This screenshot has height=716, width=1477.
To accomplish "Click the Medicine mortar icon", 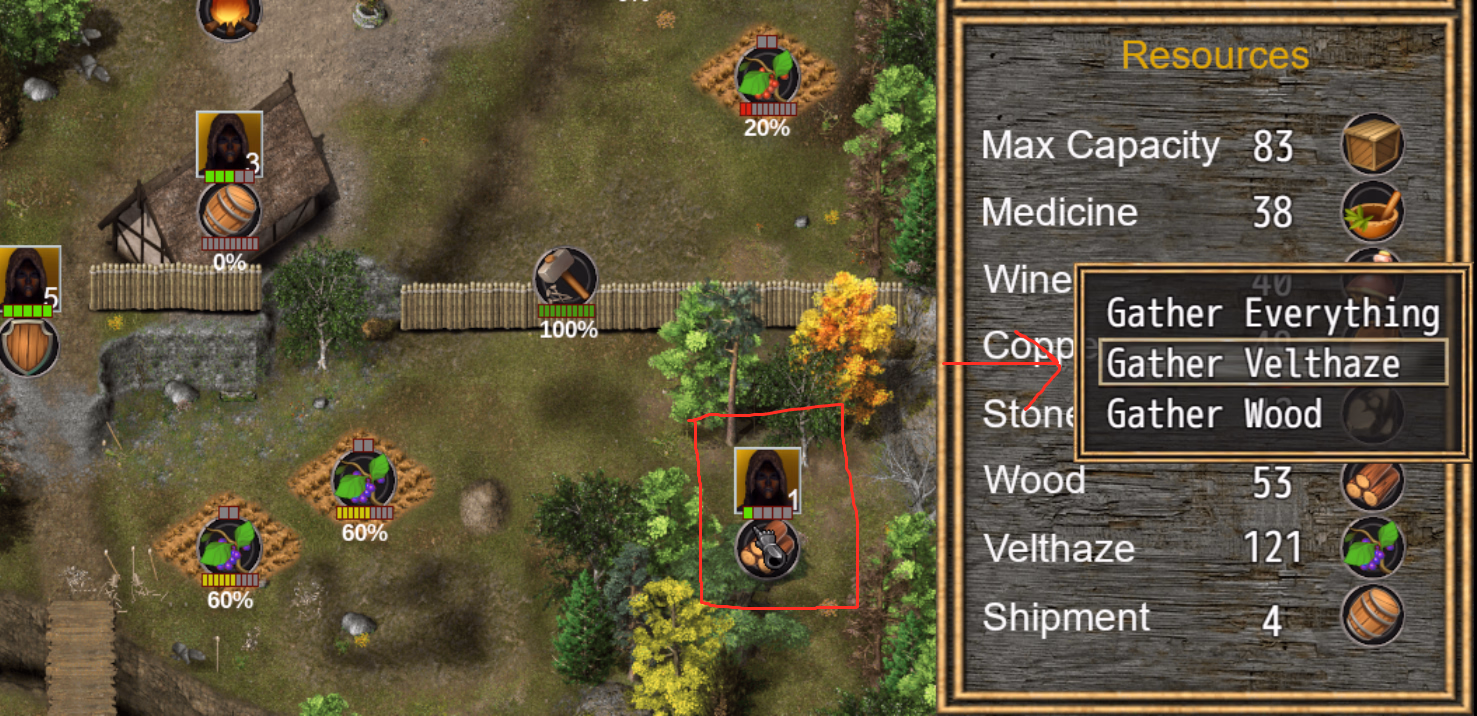I will pyautogui.click(x=1373, y=213).
